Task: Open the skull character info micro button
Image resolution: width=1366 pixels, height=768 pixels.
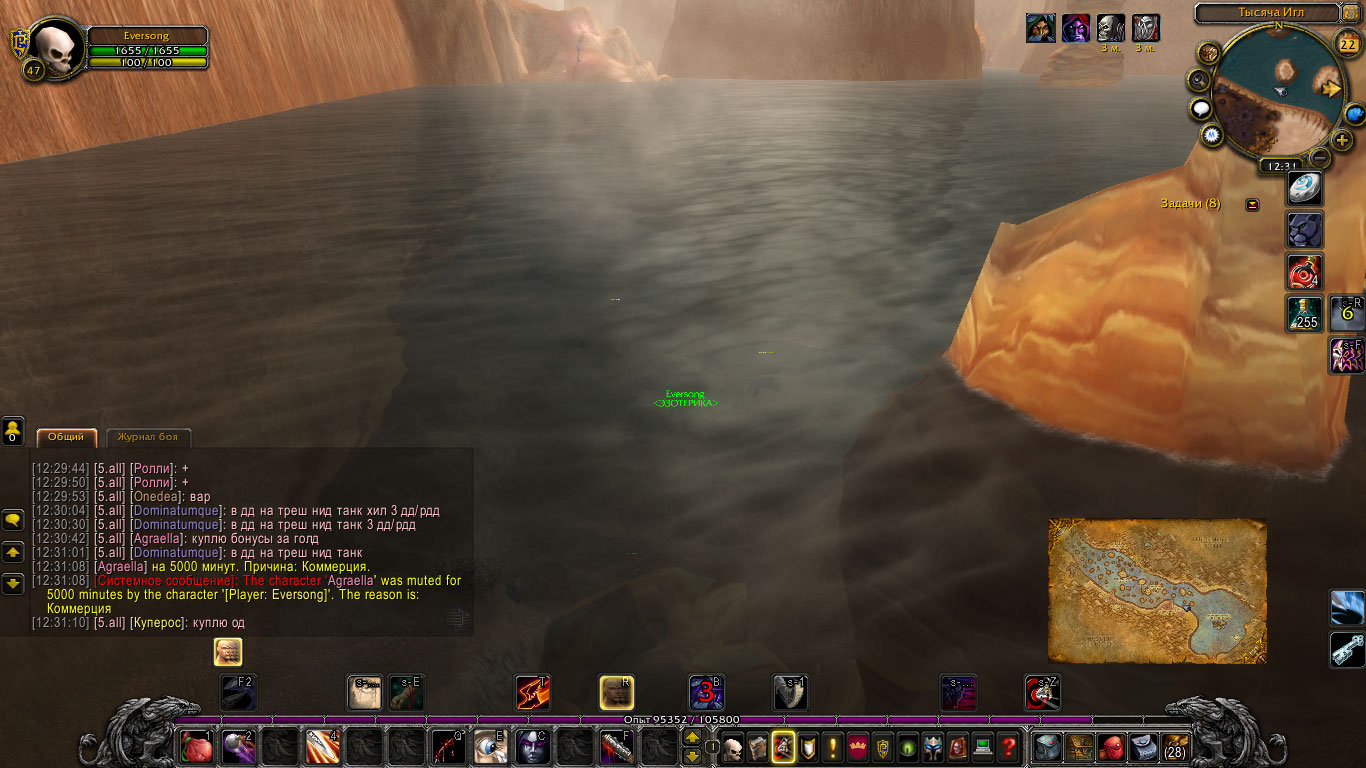Action: [733, 747]
